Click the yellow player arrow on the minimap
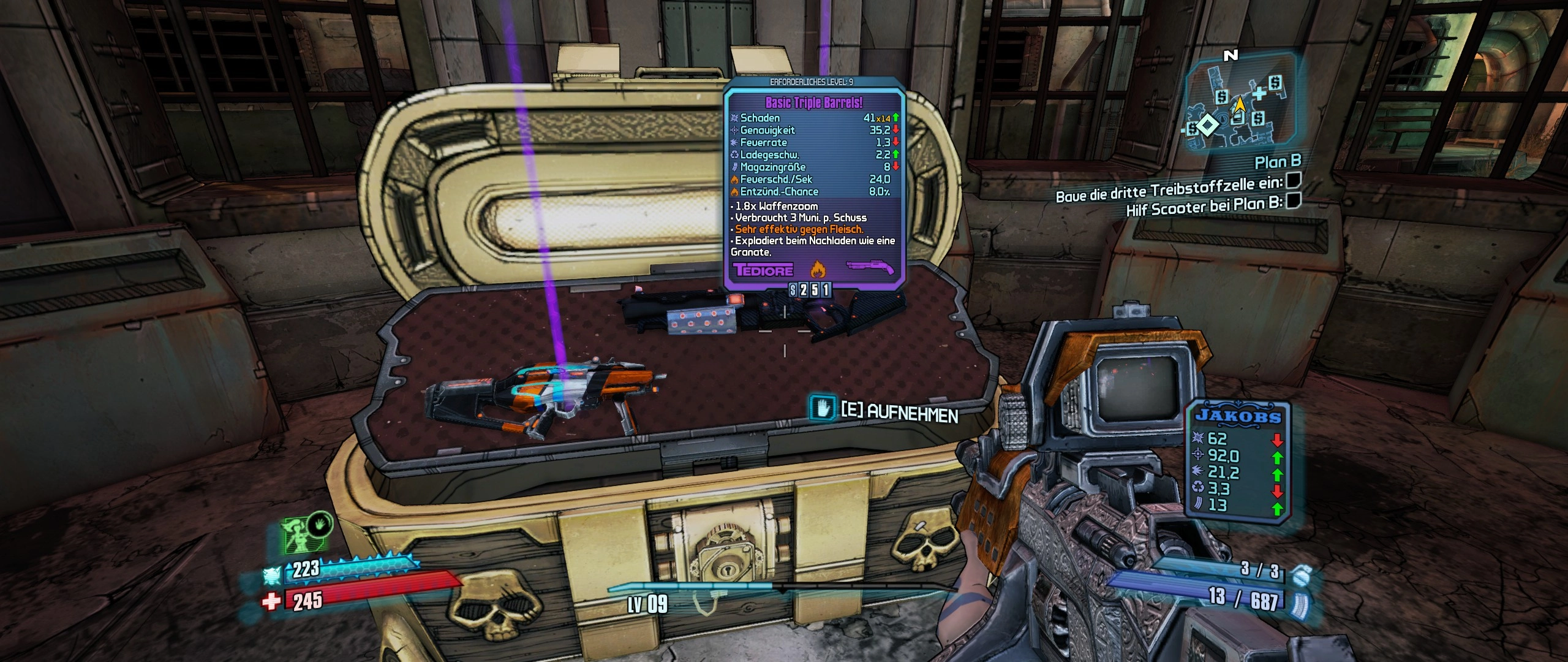 1239,105
